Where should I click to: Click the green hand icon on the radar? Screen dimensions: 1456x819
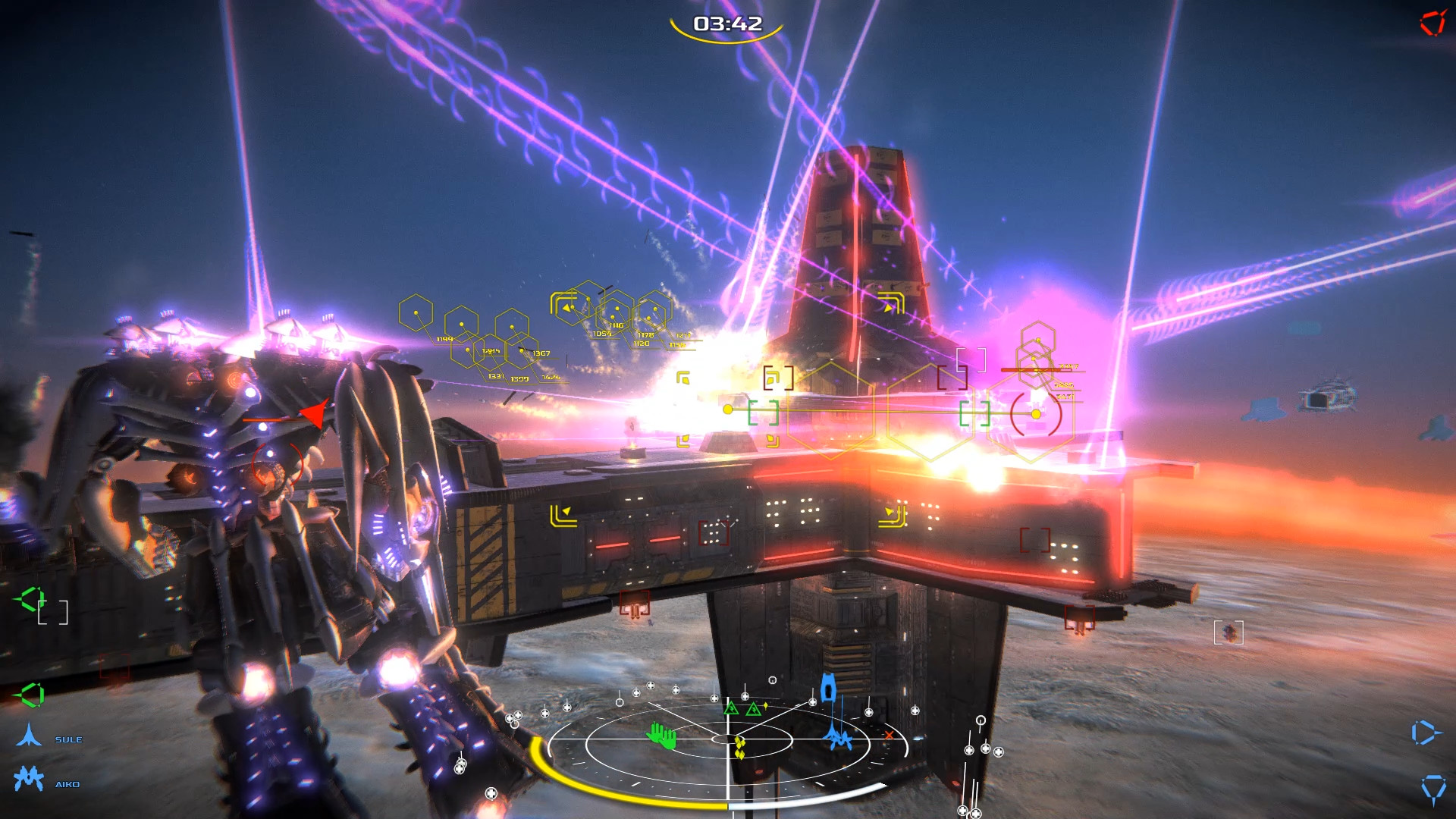coord(662,737)
